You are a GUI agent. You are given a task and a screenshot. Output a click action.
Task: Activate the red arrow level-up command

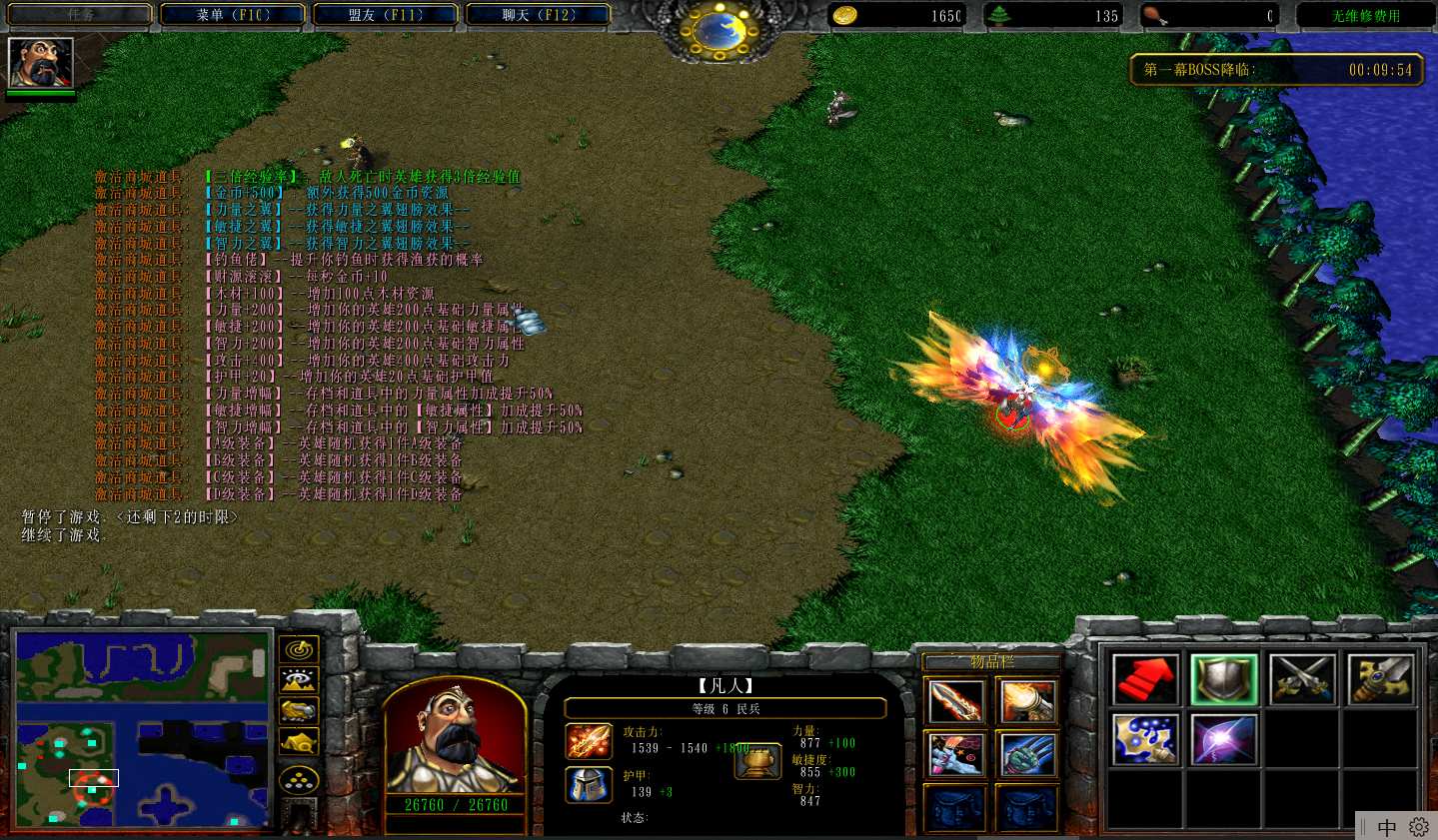coord(1145,680)
